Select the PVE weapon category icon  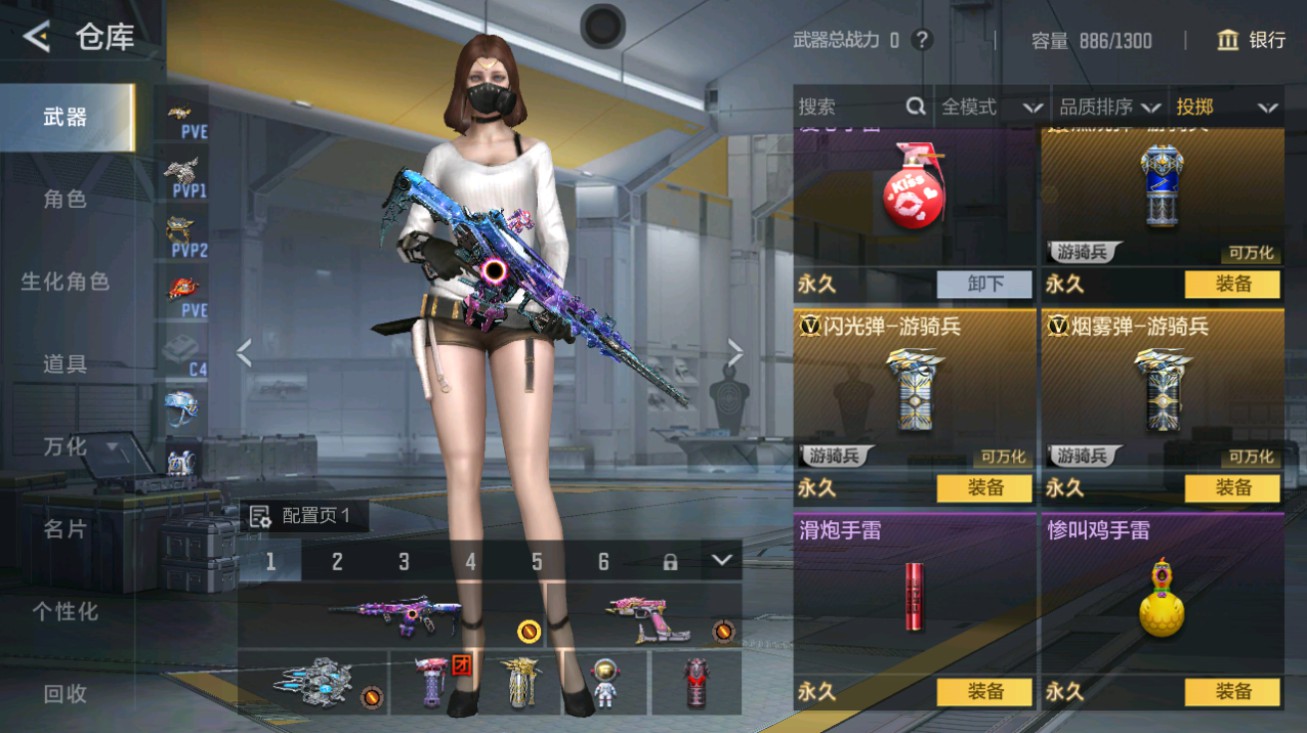[180, 115]
